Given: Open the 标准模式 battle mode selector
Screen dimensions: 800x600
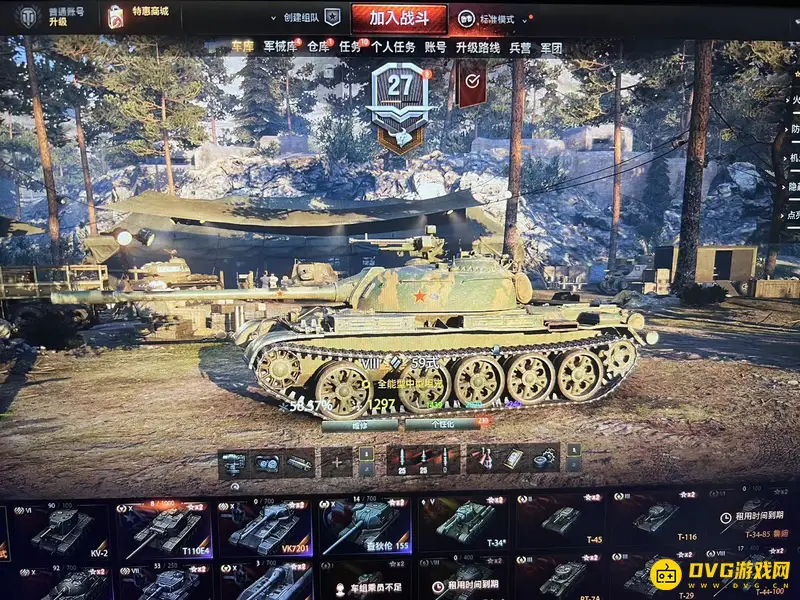Looking at the screenshot, I should (x=498, y=19).
